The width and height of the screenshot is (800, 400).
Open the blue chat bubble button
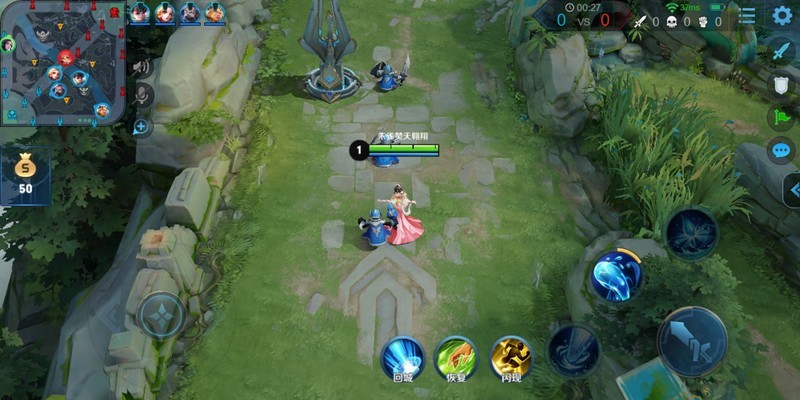[x=781, y=151]
